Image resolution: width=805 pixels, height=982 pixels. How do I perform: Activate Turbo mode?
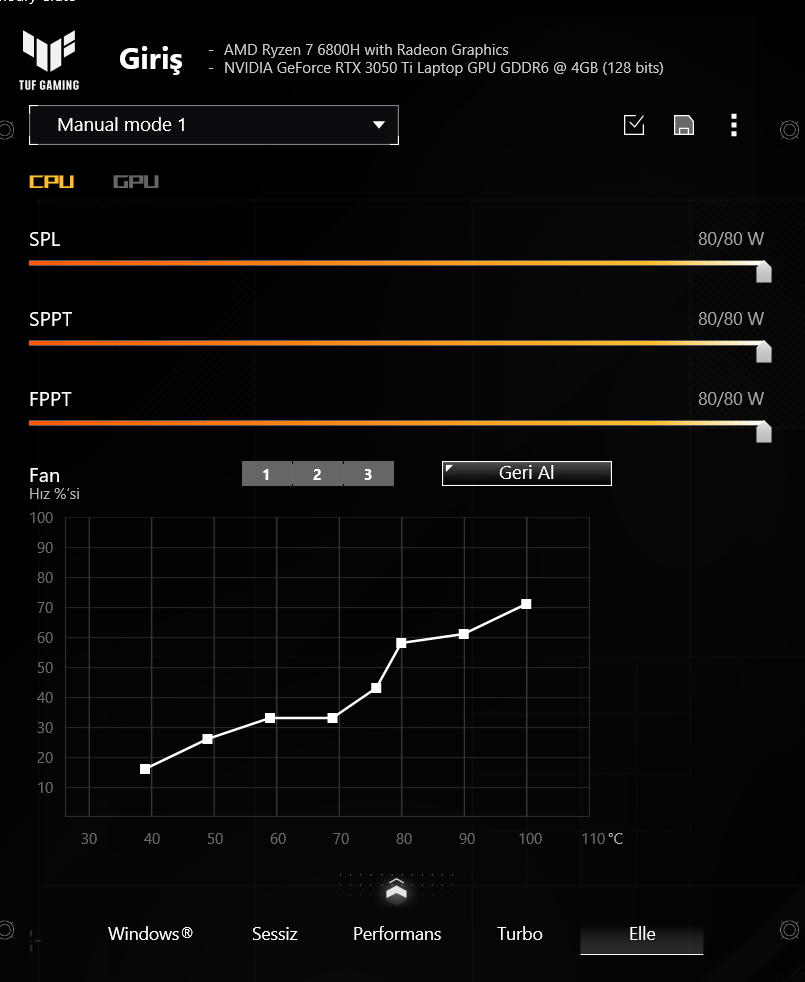[520, 934]
